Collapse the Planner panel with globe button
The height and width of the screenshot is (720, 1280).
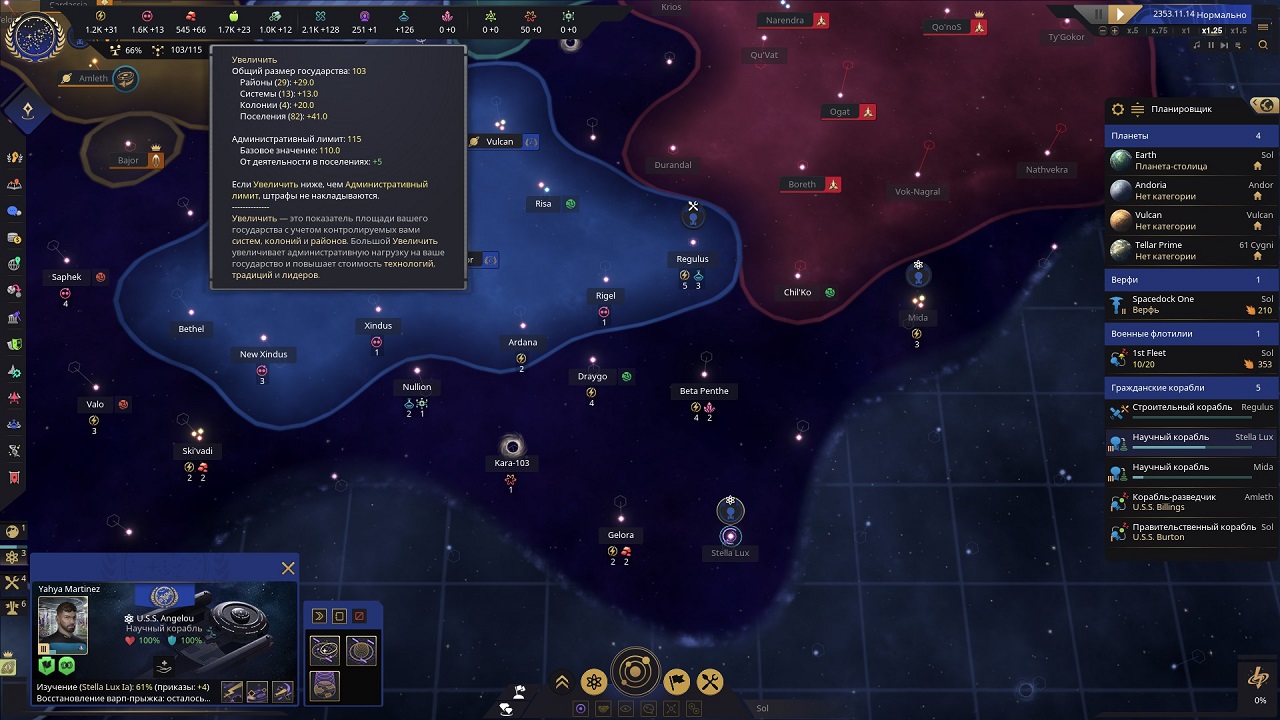tap(1265, 106)
